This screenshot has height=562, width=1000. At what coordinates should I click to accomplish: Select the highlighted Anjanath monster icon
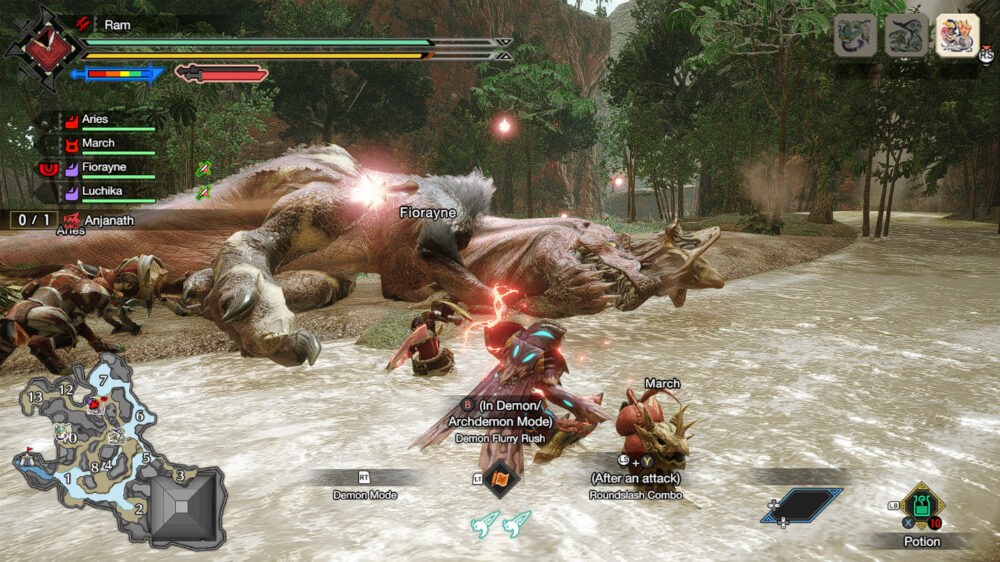(x=957, y=36)
